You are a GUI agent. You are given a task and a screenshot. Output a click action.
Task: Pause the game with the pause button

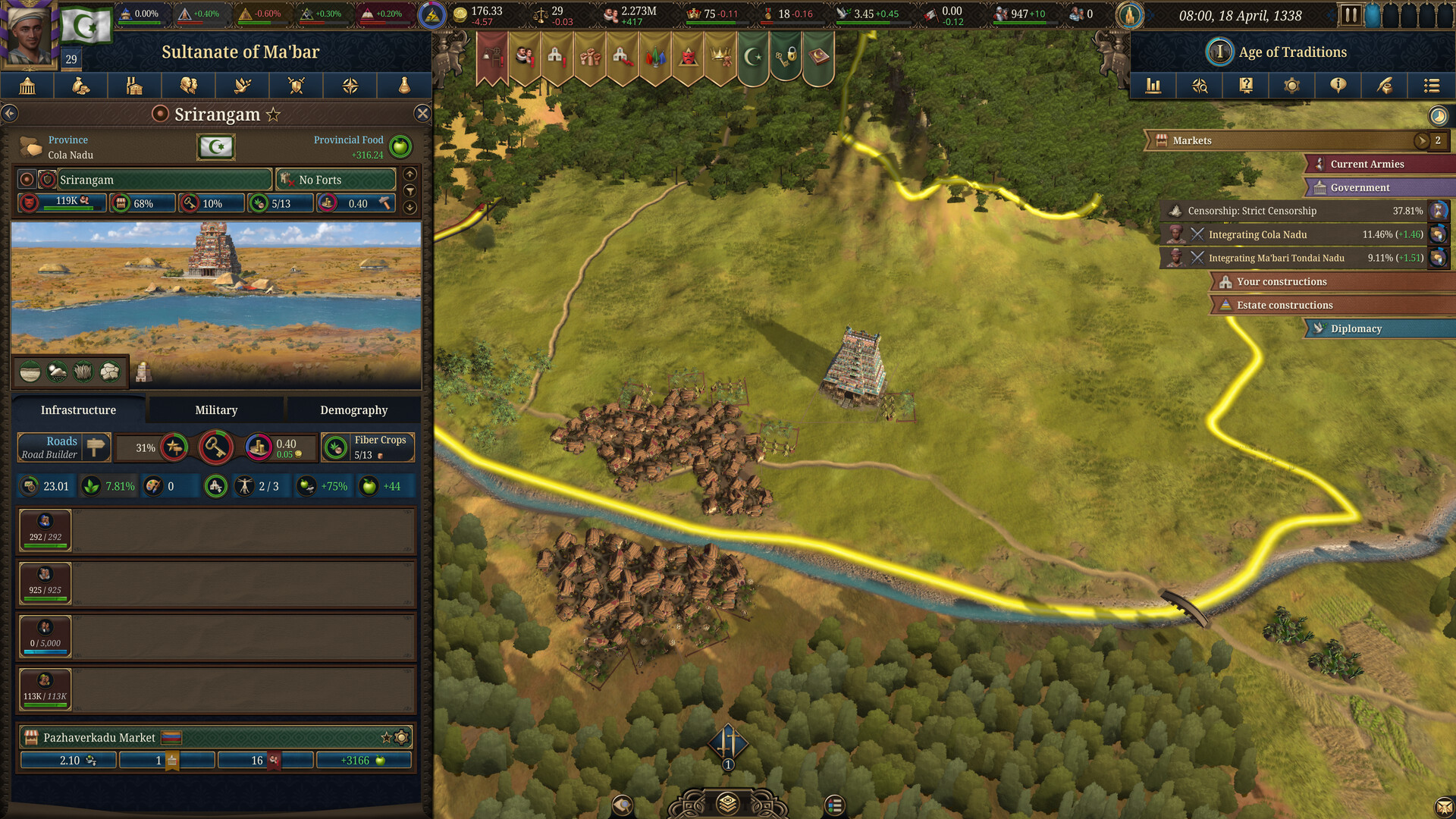tap(1350, 15)
